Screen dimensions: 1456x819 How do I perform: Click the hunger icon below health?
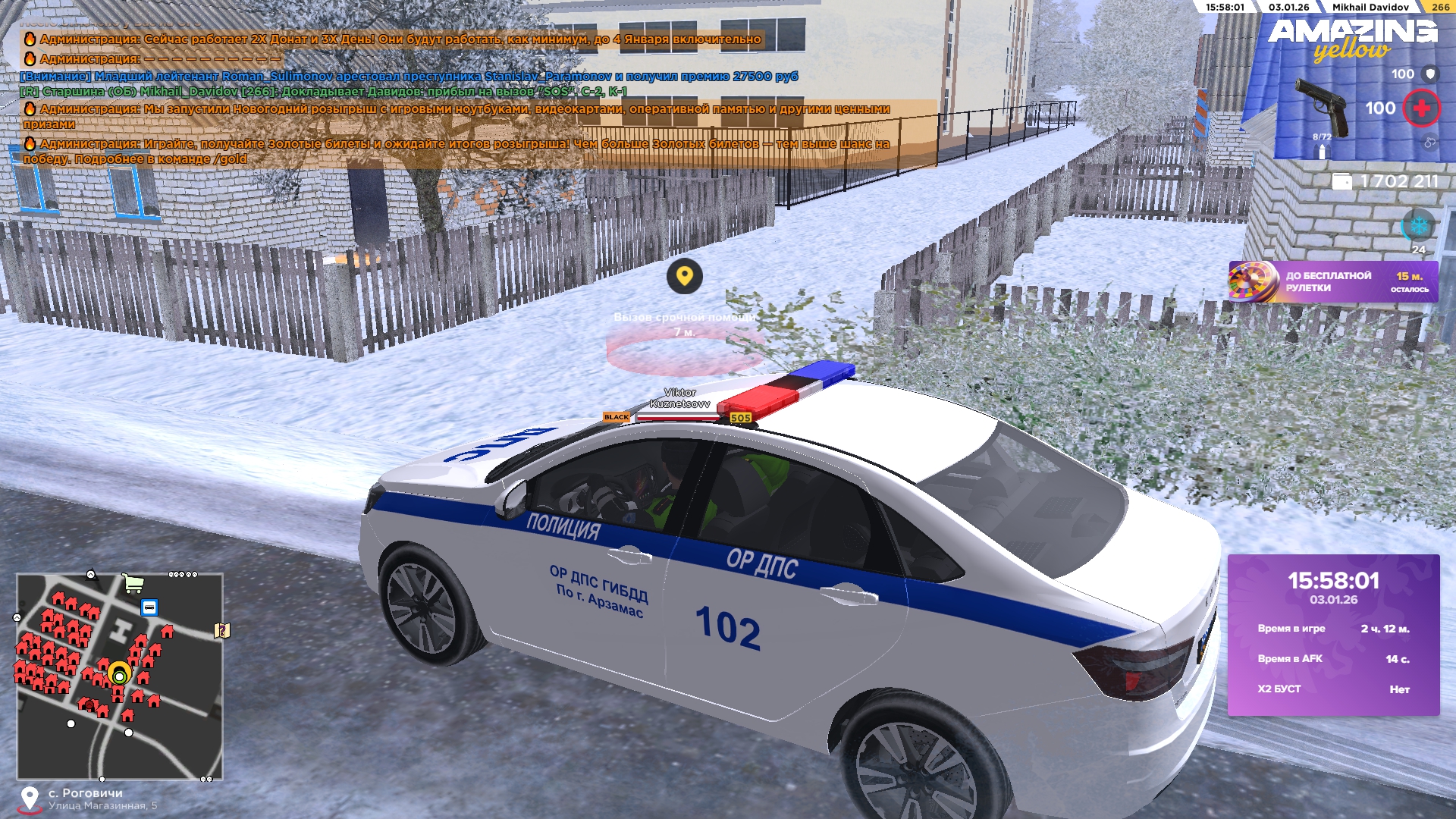click(1429, 142)
